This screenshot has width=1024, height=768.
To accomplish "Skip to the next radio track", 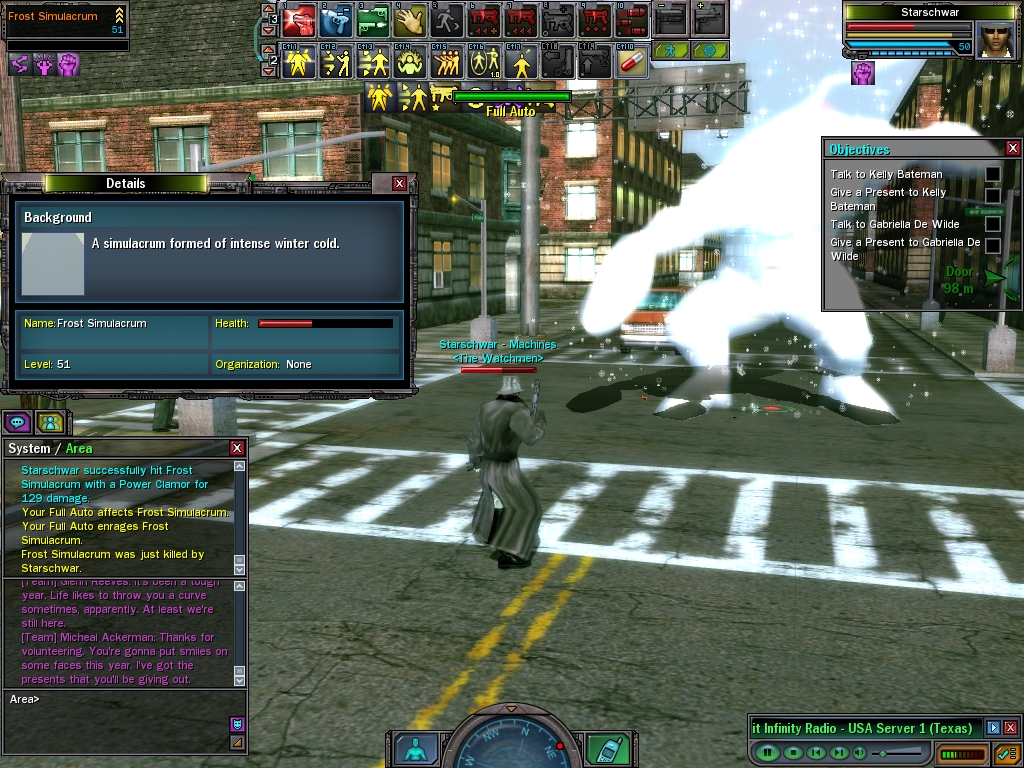I will coord(840,752).
